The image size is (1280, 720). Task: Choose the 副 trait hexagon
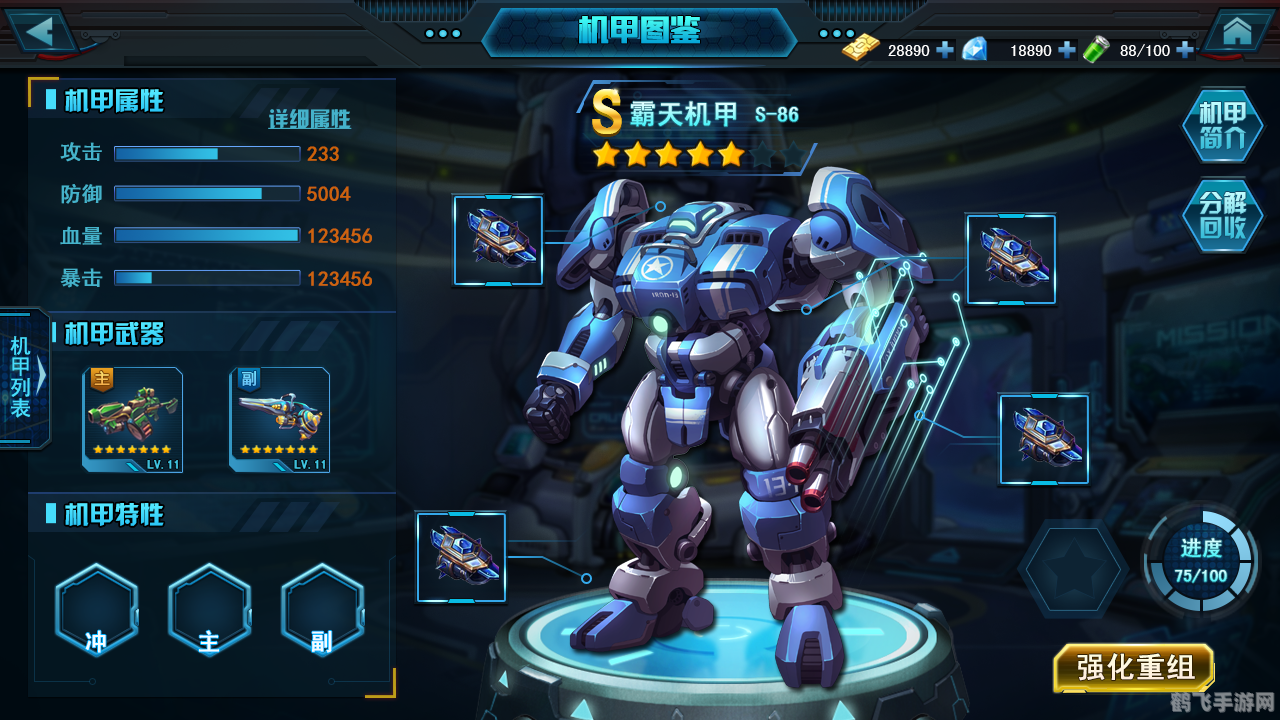322,610
